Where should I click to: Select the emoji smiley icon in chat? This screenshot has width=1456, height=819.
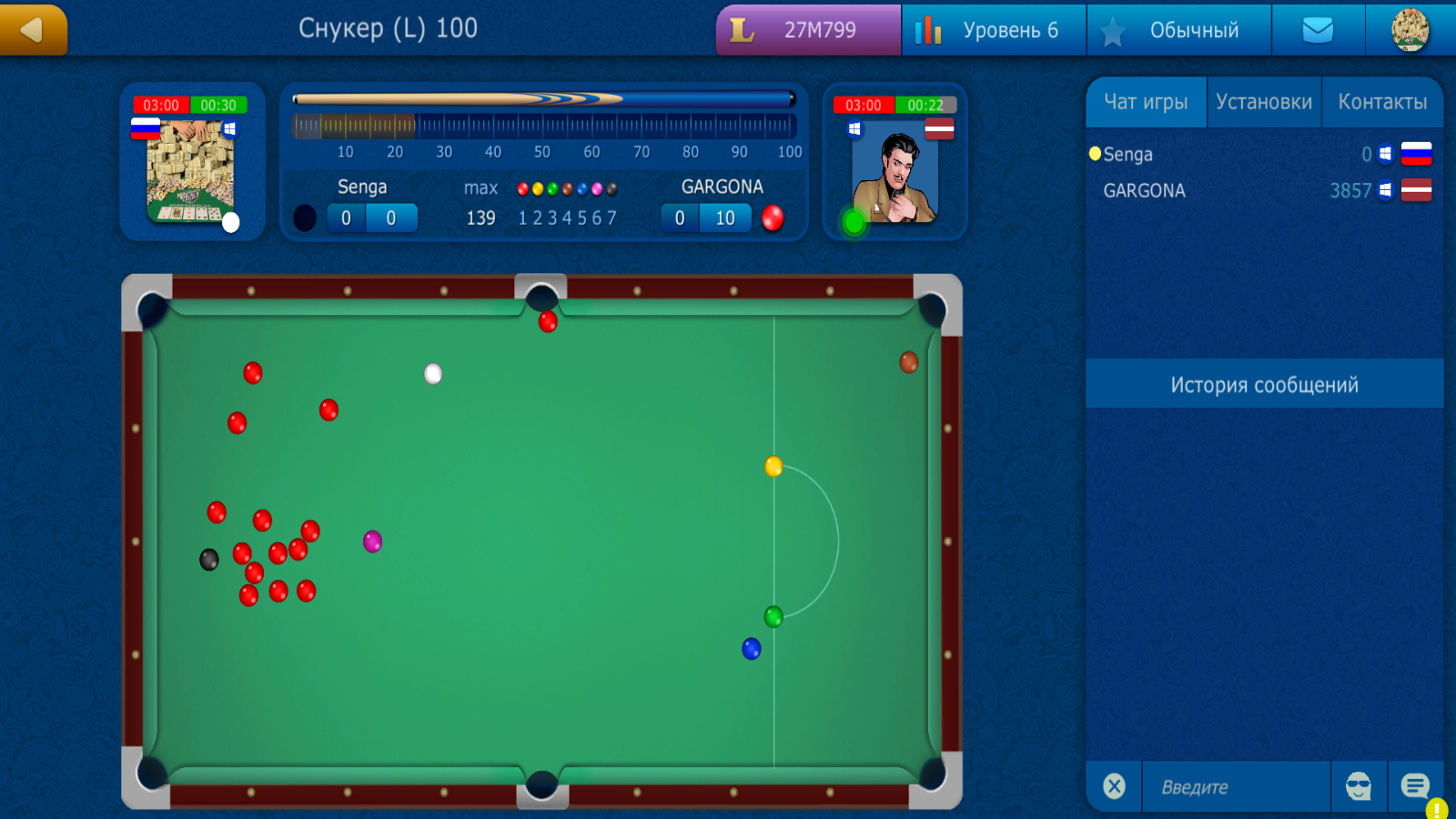(x=1357, y=786)
